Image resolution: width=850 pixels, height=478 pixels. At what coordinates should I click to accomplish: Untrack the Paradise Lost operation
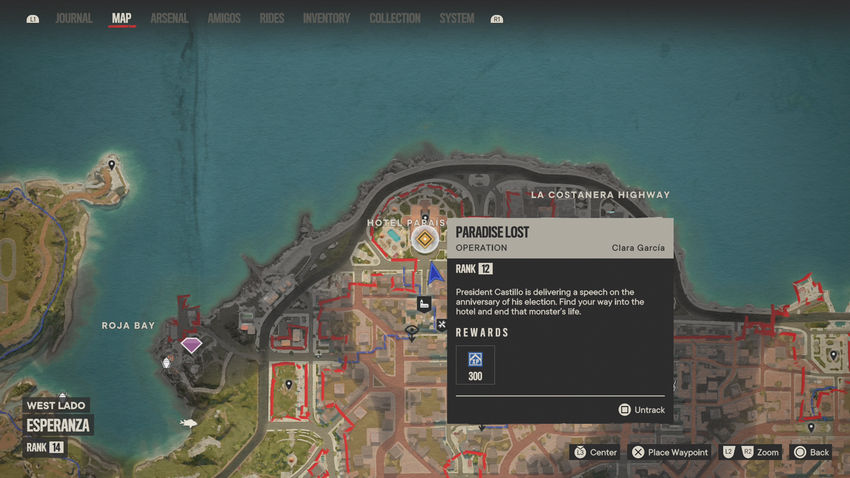(641, 410)
